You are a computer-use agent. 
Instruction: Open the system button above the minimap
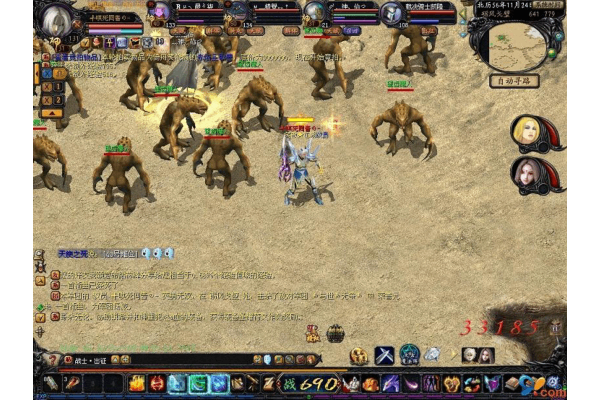tap(547, 5)
